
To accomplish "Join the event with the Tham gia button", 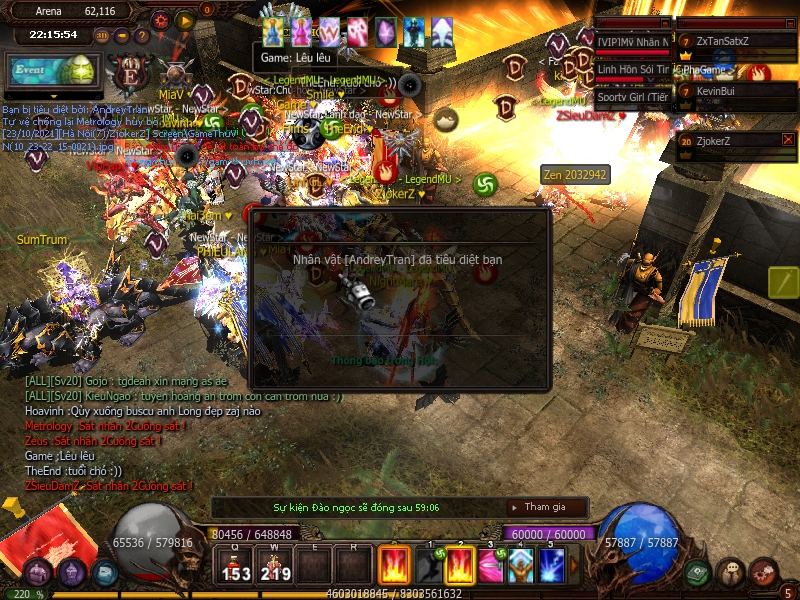I will pos(546,507).
